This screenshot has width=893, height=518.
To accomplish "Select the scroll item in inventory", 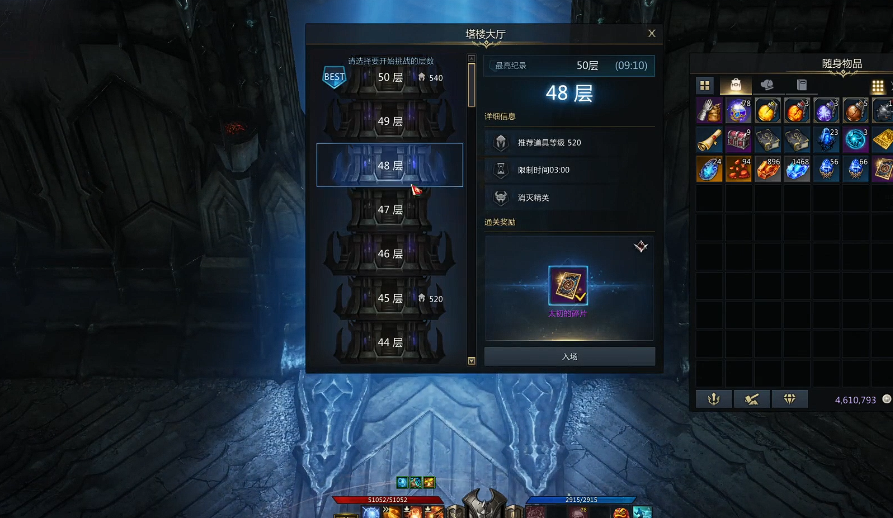I will click(709, 139).
